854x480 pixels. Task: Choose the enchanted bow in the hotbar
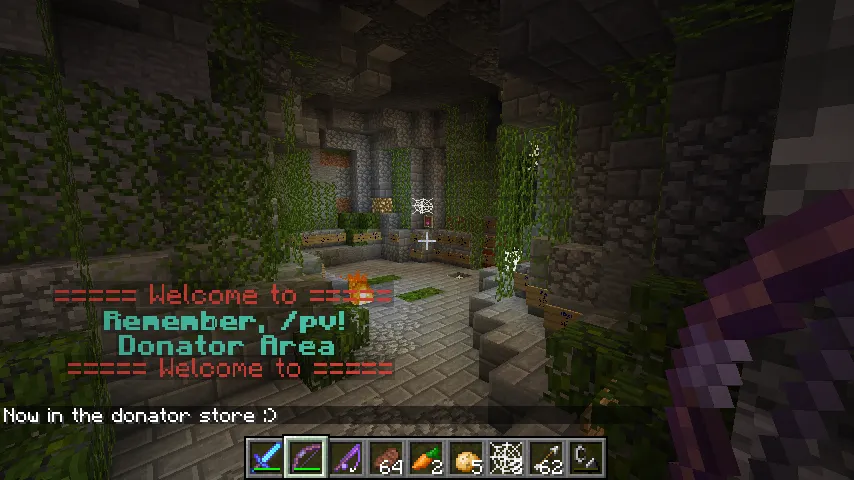305,458
